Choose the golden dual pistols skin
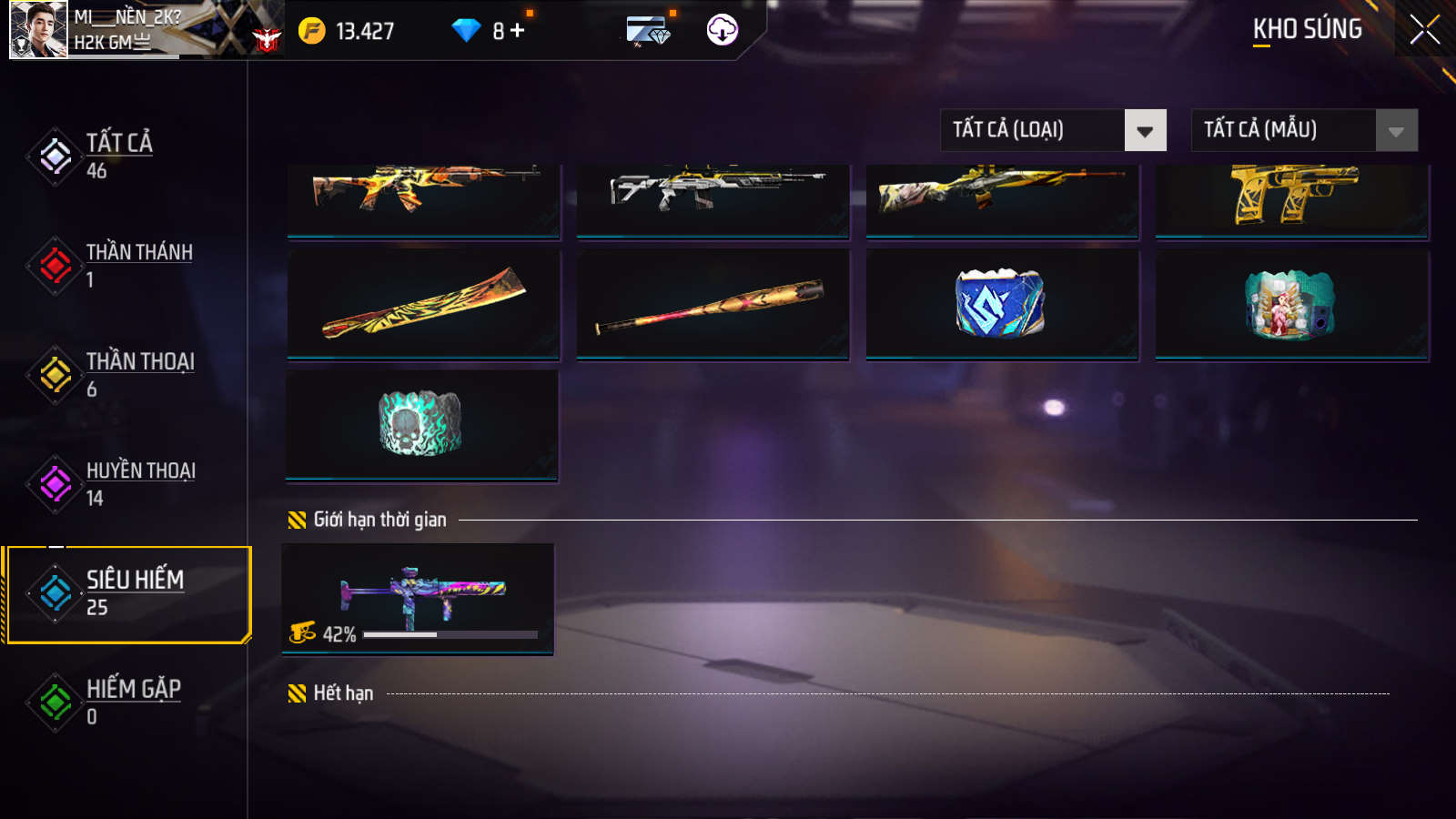 click(x=1291, y=198)
